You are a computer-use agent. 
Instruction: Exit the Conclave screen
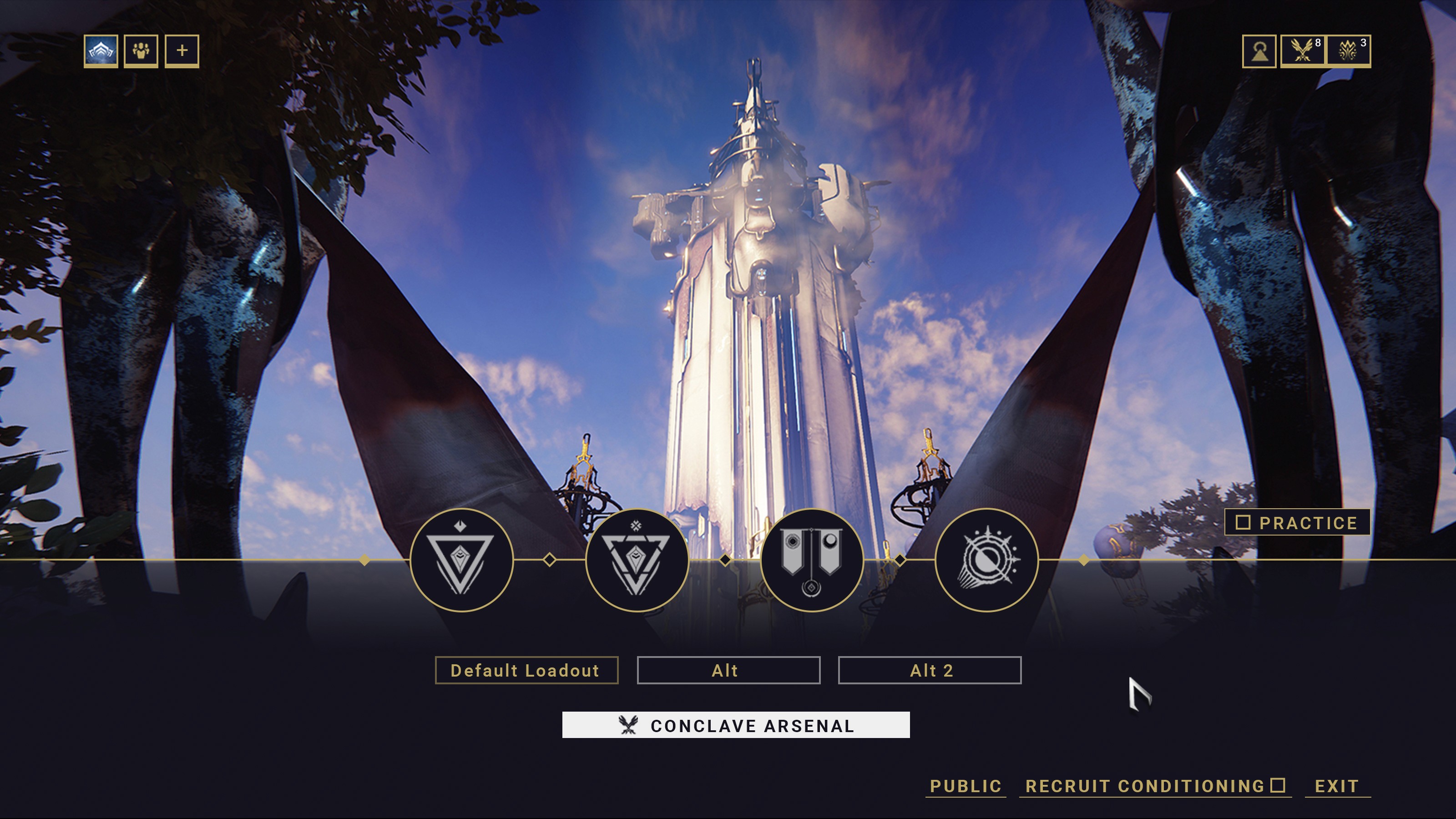[x=1337, y=786]
